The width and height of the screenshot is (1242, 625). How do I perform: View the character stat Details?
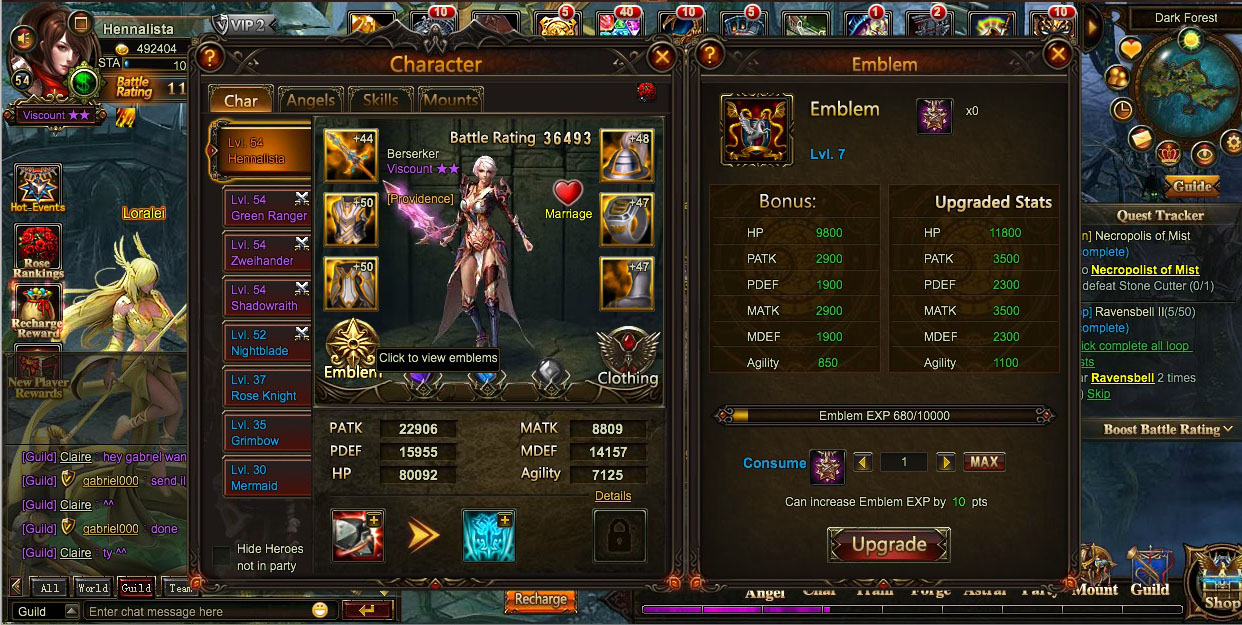(x=613, y=496)
